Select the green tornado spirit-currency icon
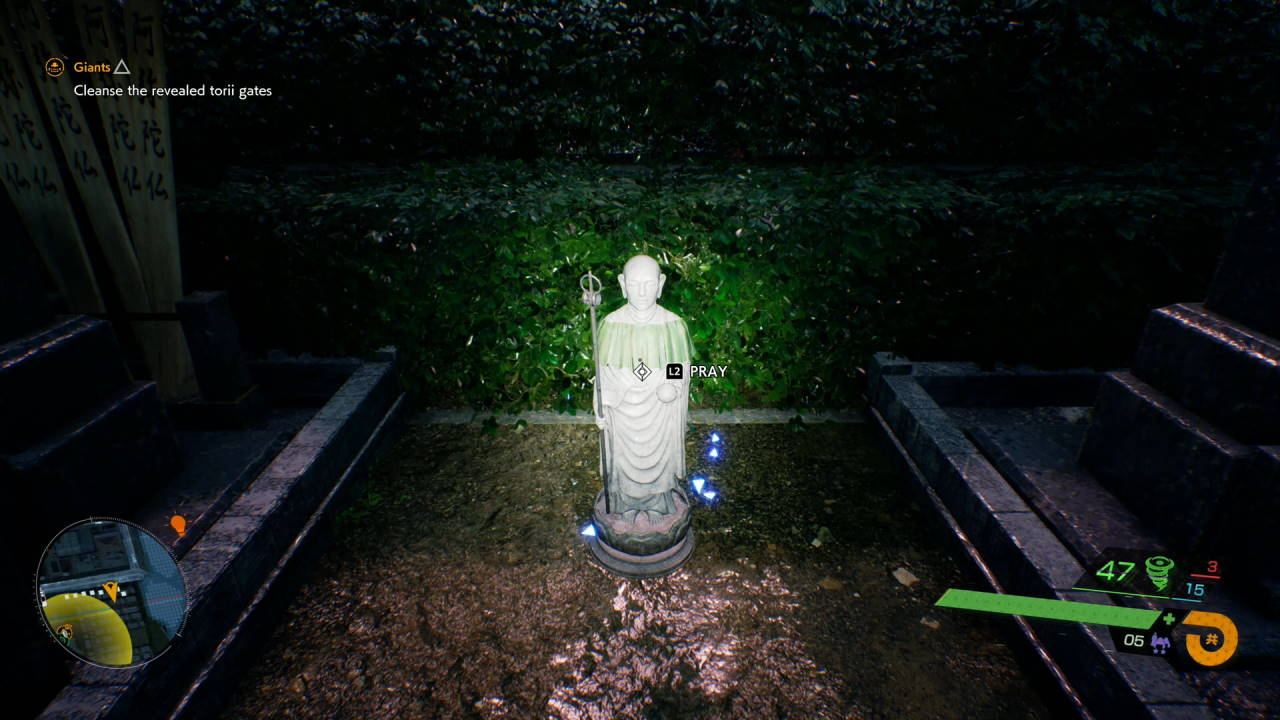This screenshot has width=1280, height=720. click(1157, 571)
